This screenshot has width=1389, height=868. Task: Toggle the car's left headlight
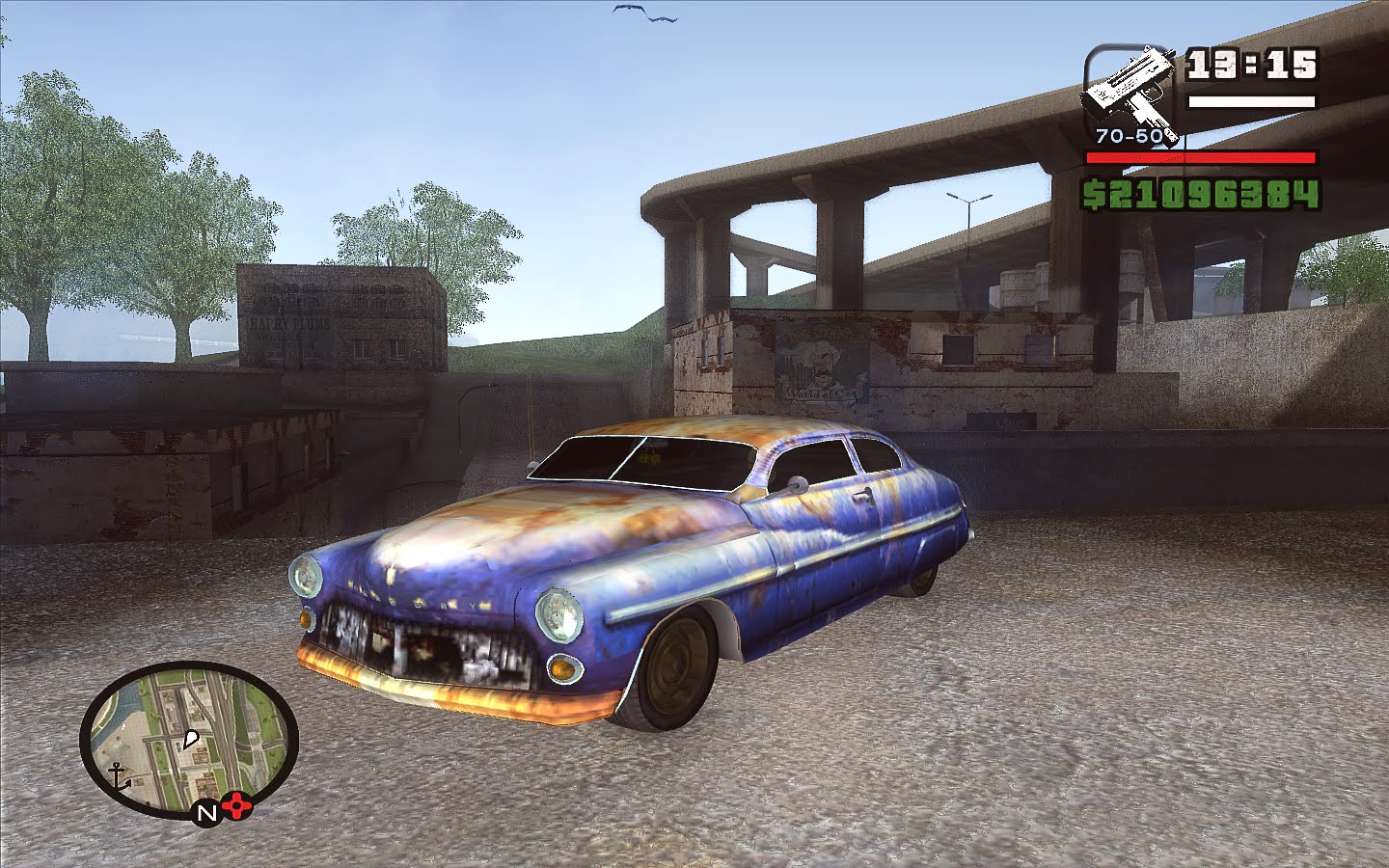pyautogui.click(x=306, y=577)
